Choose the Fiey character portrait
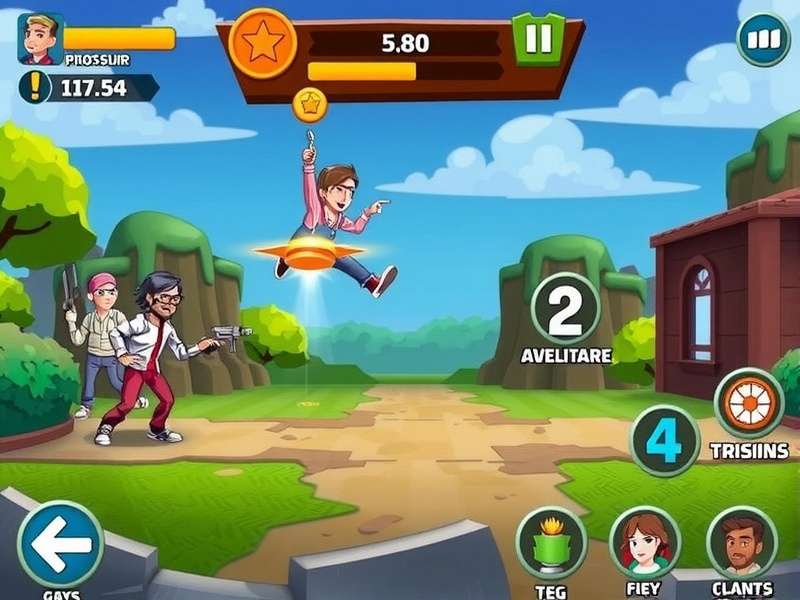The width and height of the screenshot is (800, 600). [x=645, y=542]
